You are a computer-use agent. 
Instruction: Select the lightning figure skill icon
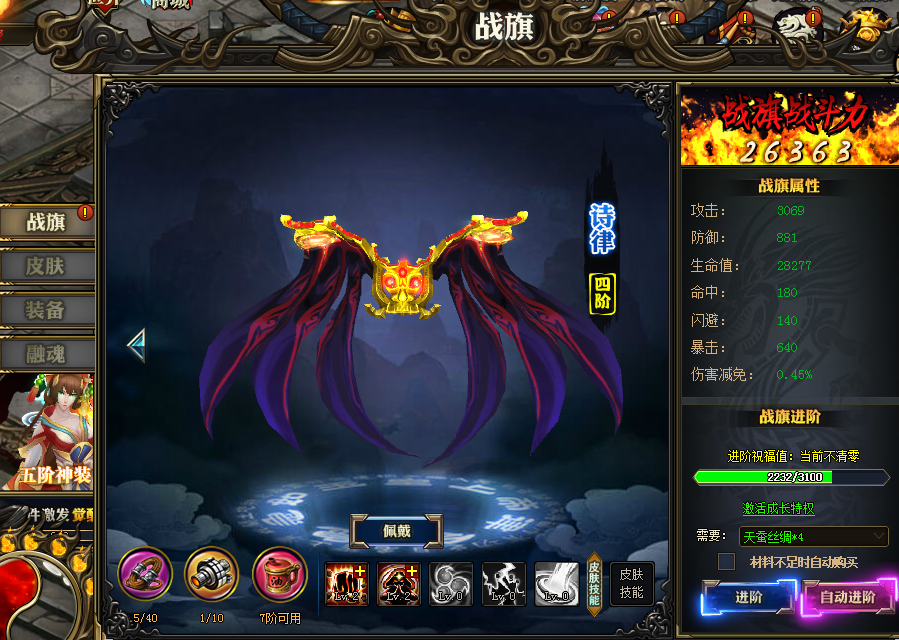click(503, 583)
